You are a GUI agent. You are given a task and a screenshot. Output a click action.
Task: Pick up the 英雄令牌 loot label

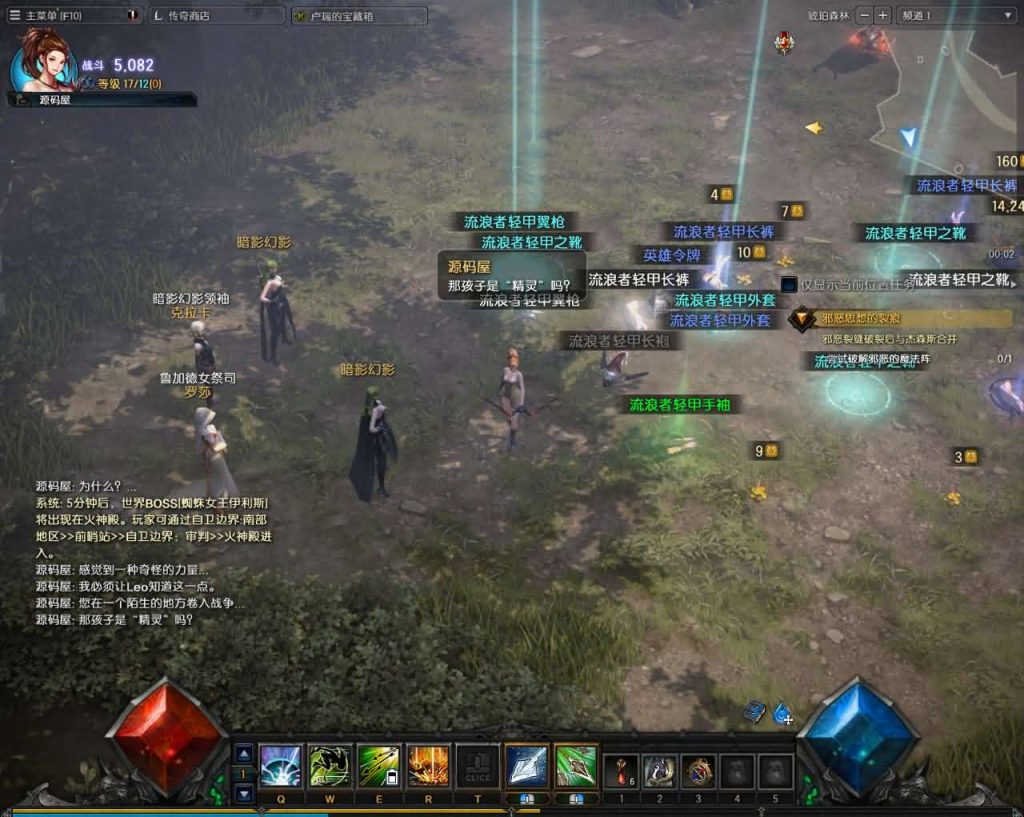point(671,255)
